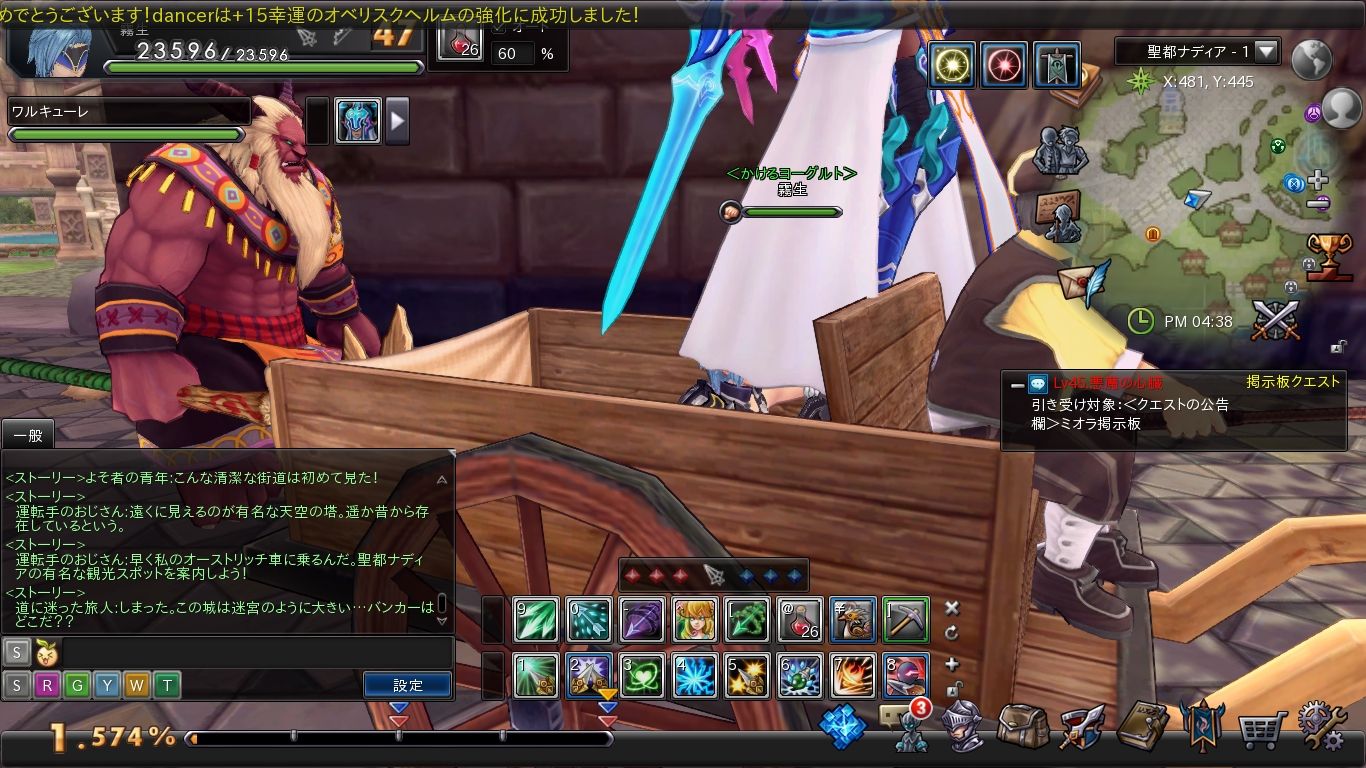Image resolution: width=1366 pixels, height=768 pixels.
Task: Open the guild banner menu
Action: click(x=1201, y=726)
